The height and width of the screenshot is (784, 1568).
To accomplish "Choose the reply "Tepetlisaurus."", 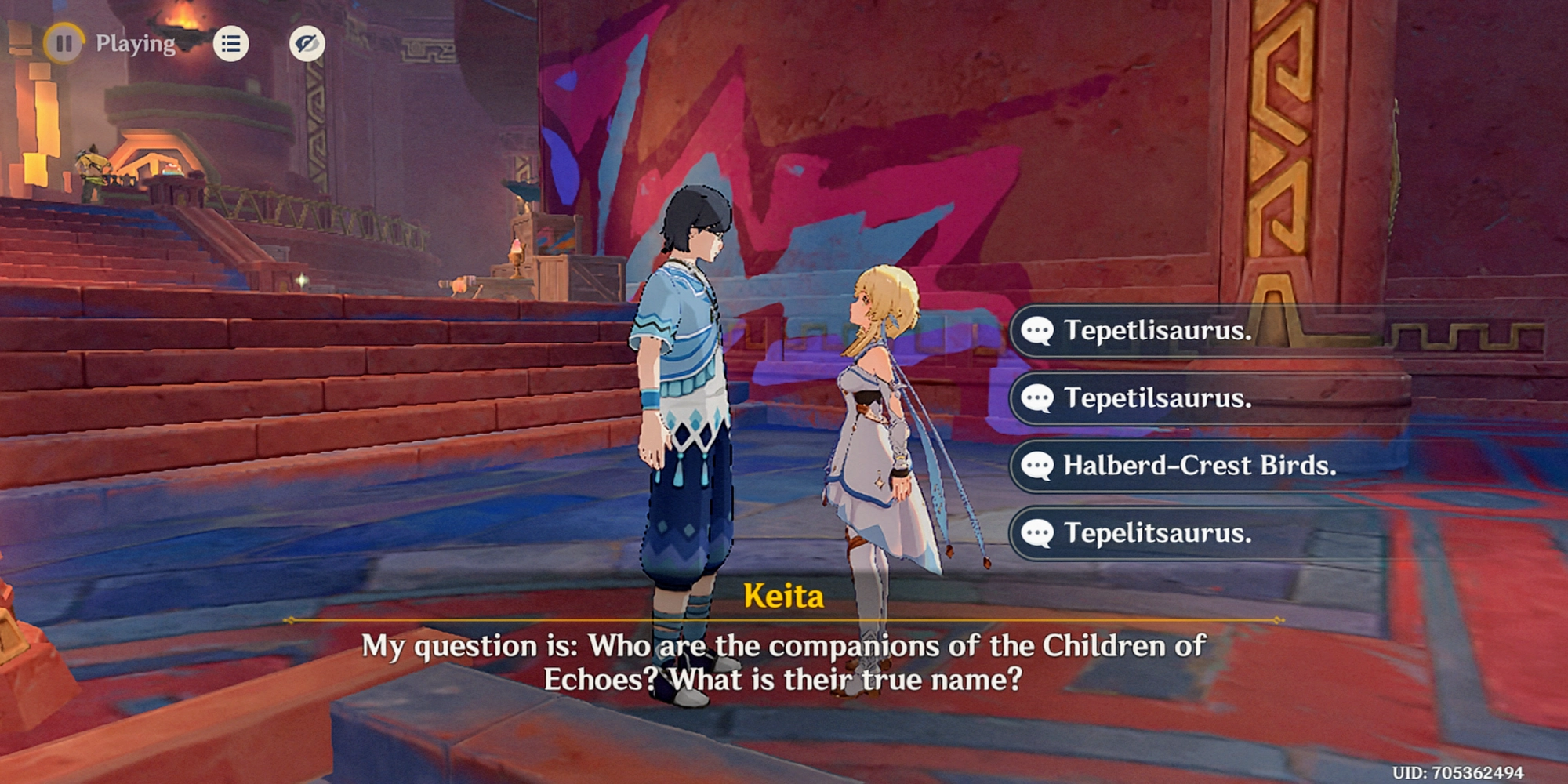I will 1157,331.
